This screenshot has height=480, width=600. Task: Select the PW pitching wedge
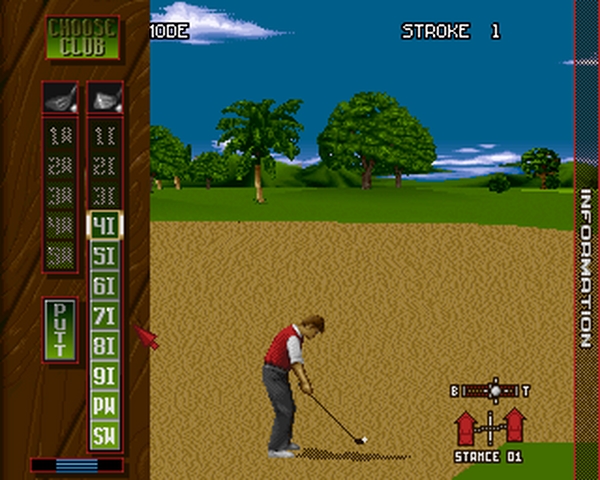coord(105,406)
